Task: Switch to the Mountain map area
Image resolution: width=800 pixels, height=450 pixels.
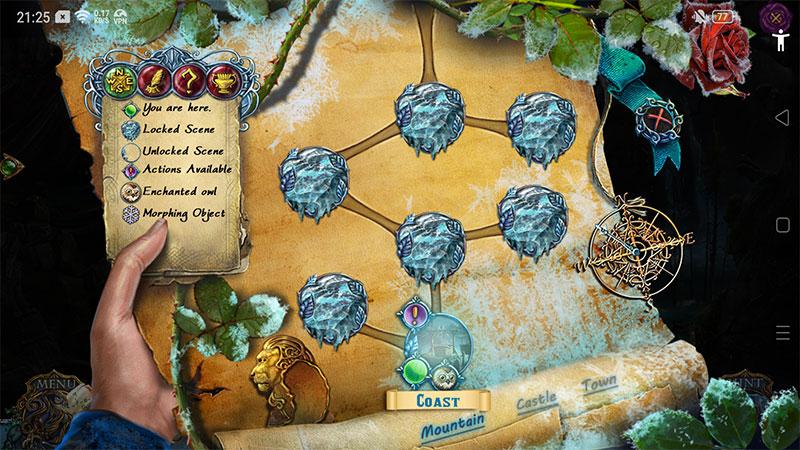Action: pos(452,425)
